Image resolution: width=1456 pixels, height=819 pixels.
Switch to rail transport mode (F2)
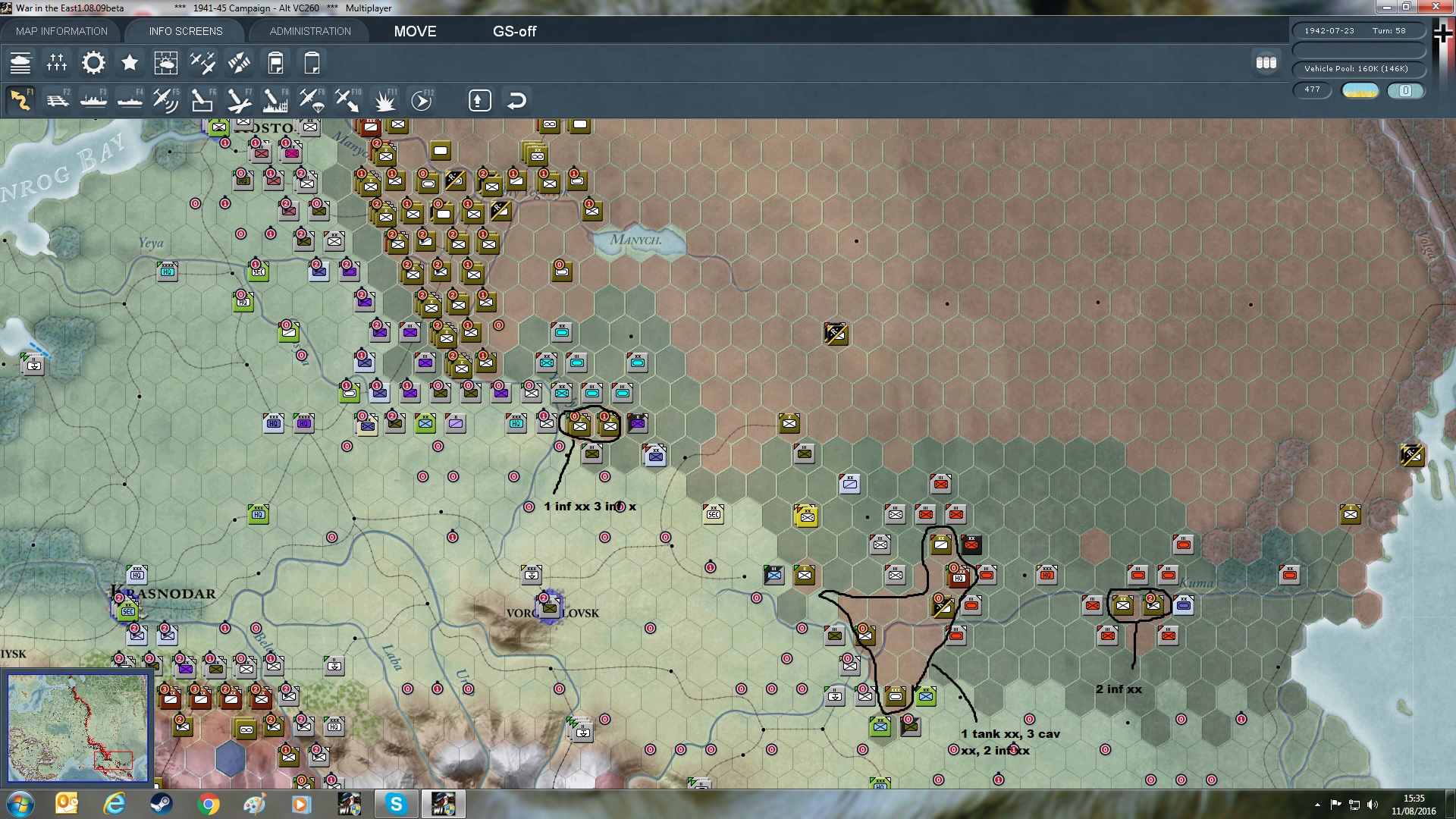tap(57, 99)
